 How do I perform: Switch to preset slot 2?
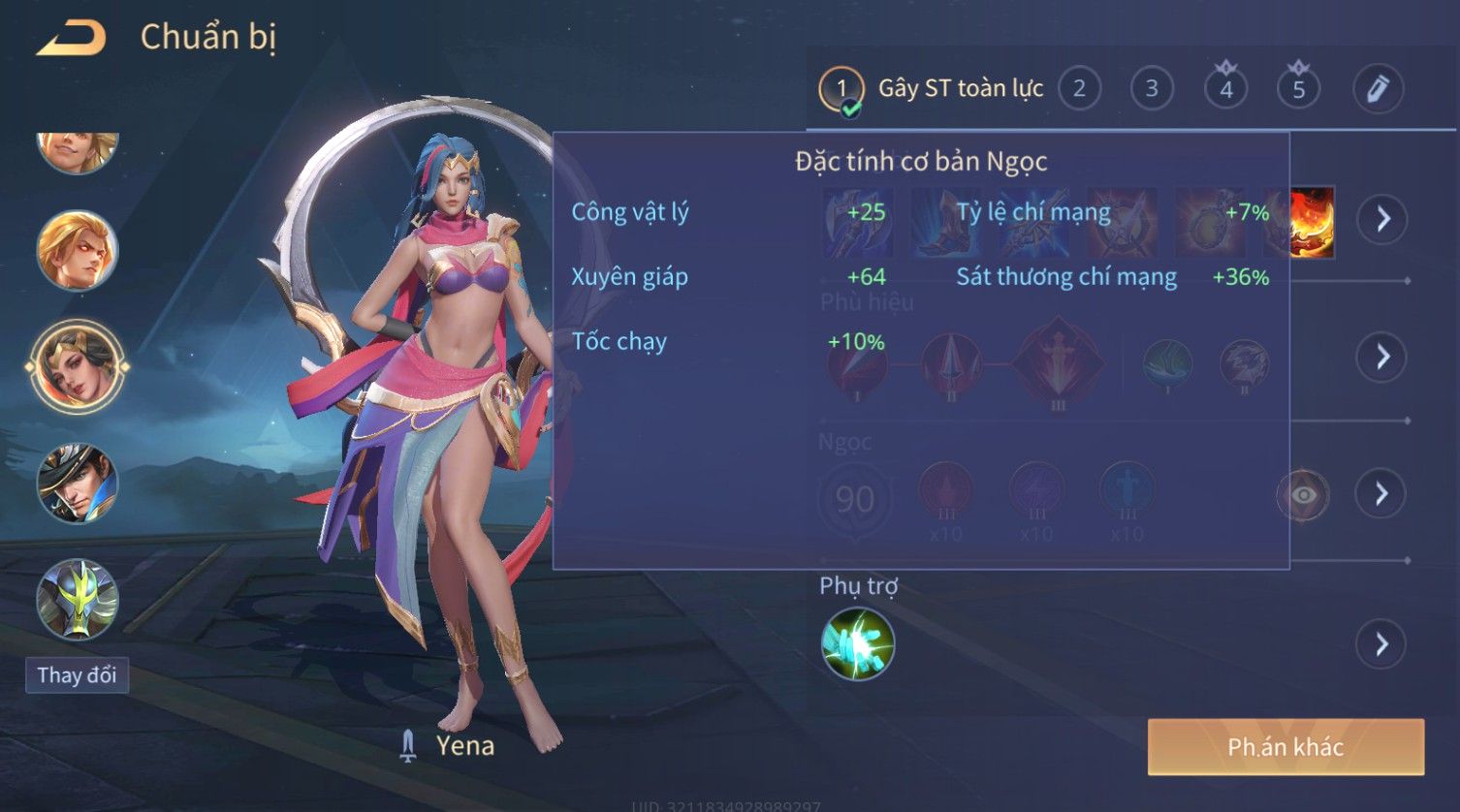tap(1079, 89)
